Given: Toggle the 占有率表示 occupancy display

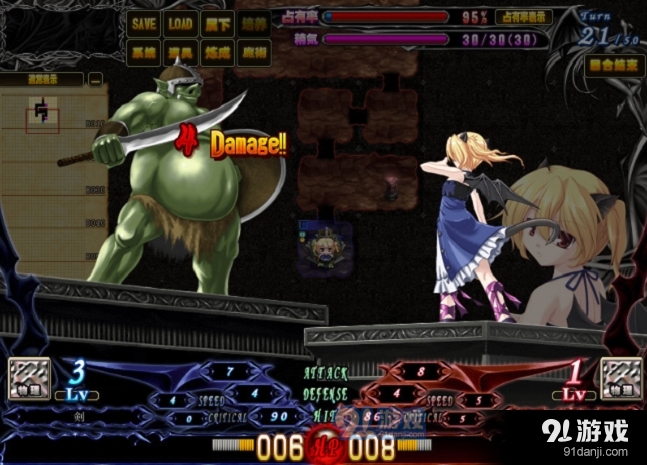Looking at the screenshot, I should [526, 17].
